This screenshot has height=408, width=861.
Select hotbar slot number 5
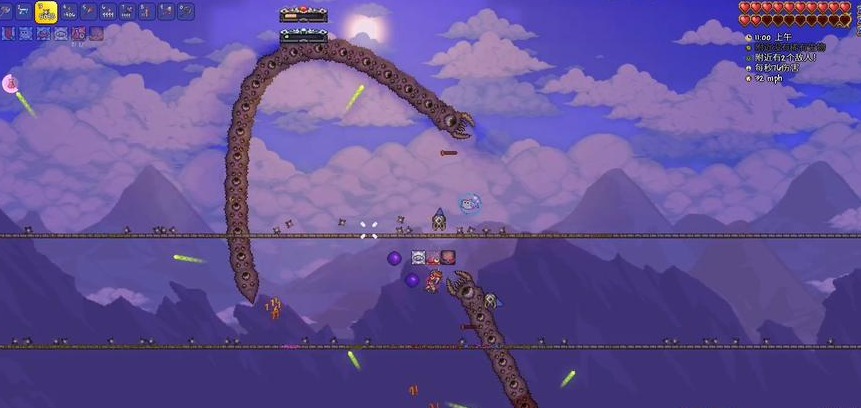[x=87, y=12]
